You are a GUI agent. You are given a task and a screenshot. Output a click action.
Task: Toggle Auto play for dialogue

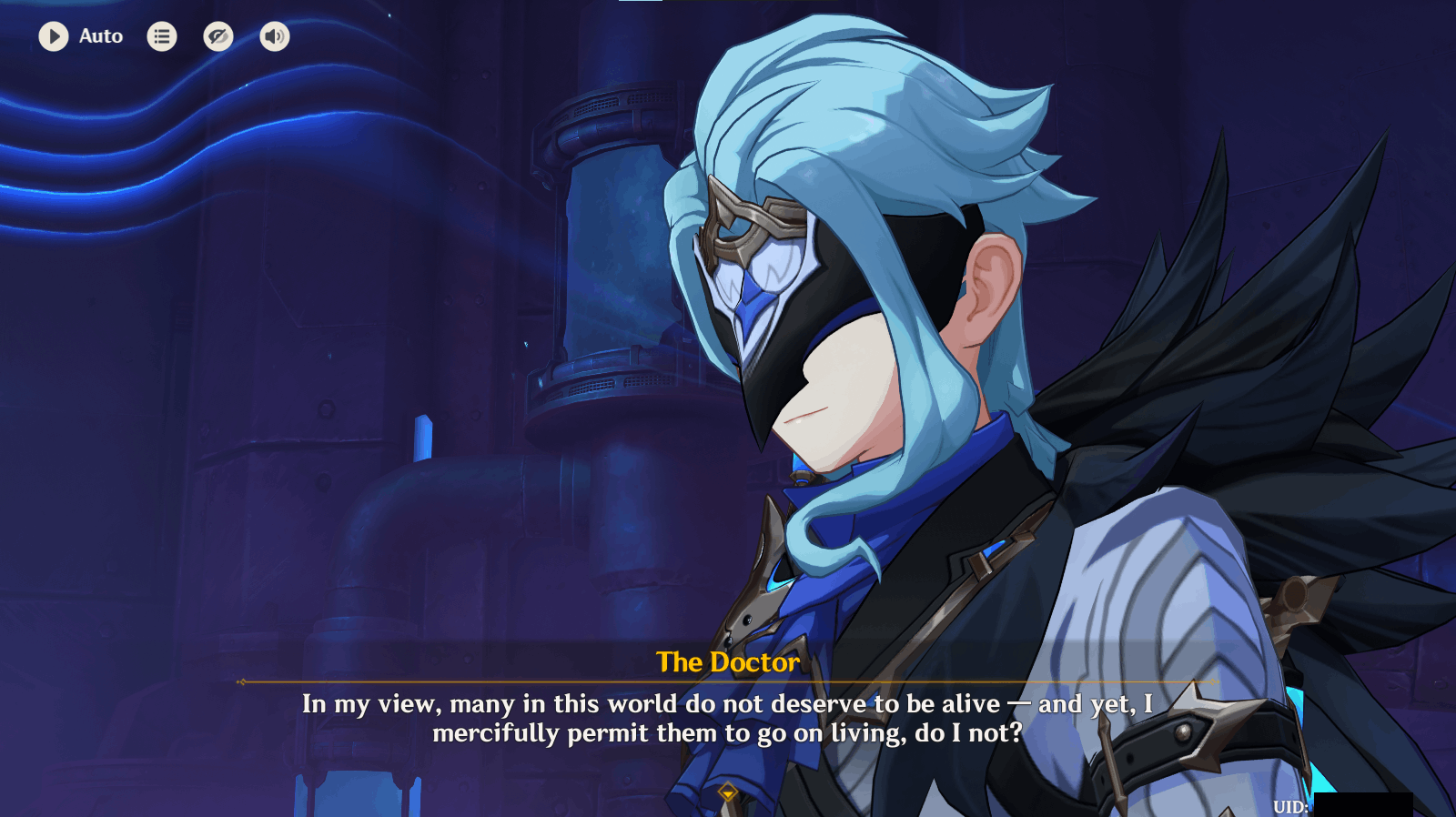[x=54, y=36]
